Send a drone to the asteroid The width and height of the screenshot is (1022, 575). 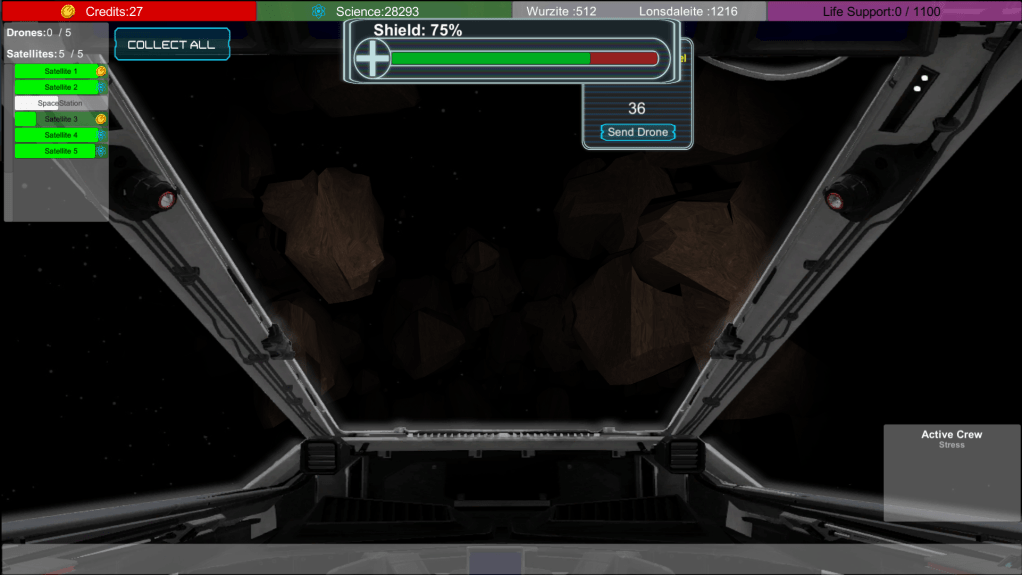638,132
